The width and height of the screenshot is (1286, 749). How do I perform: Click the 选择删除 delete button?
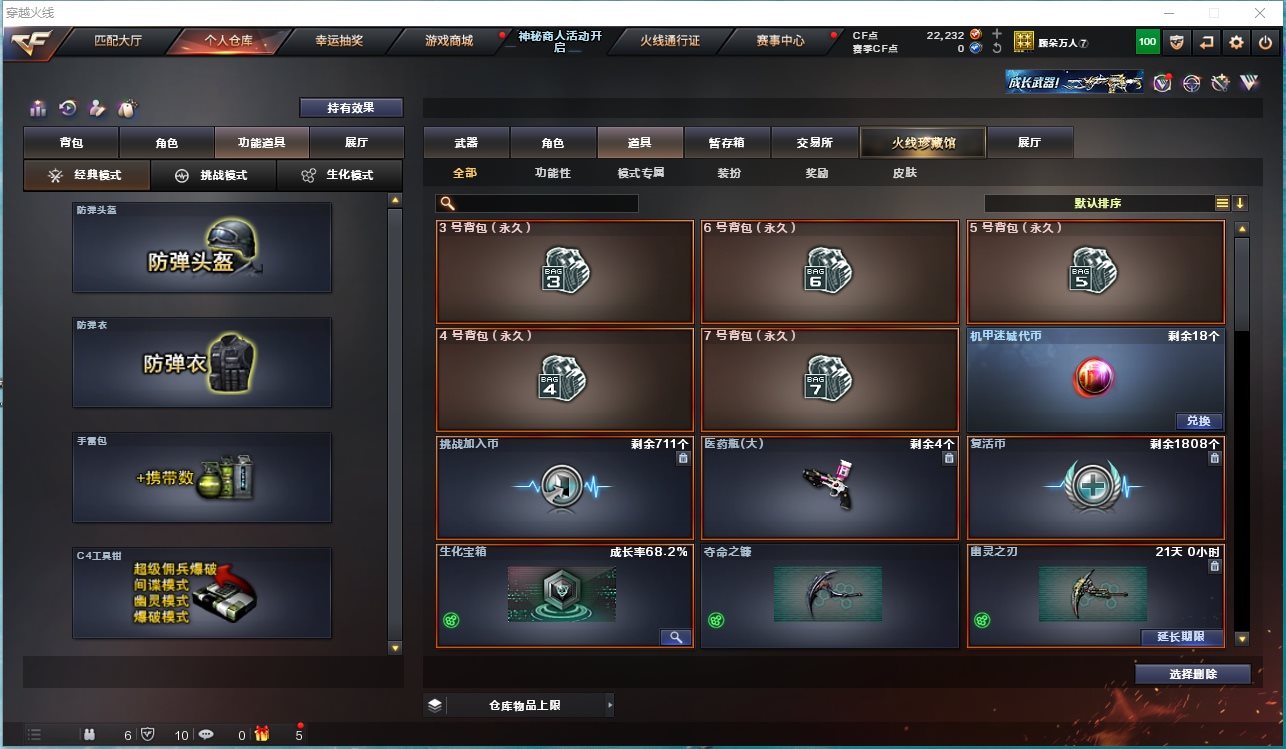1192,674
